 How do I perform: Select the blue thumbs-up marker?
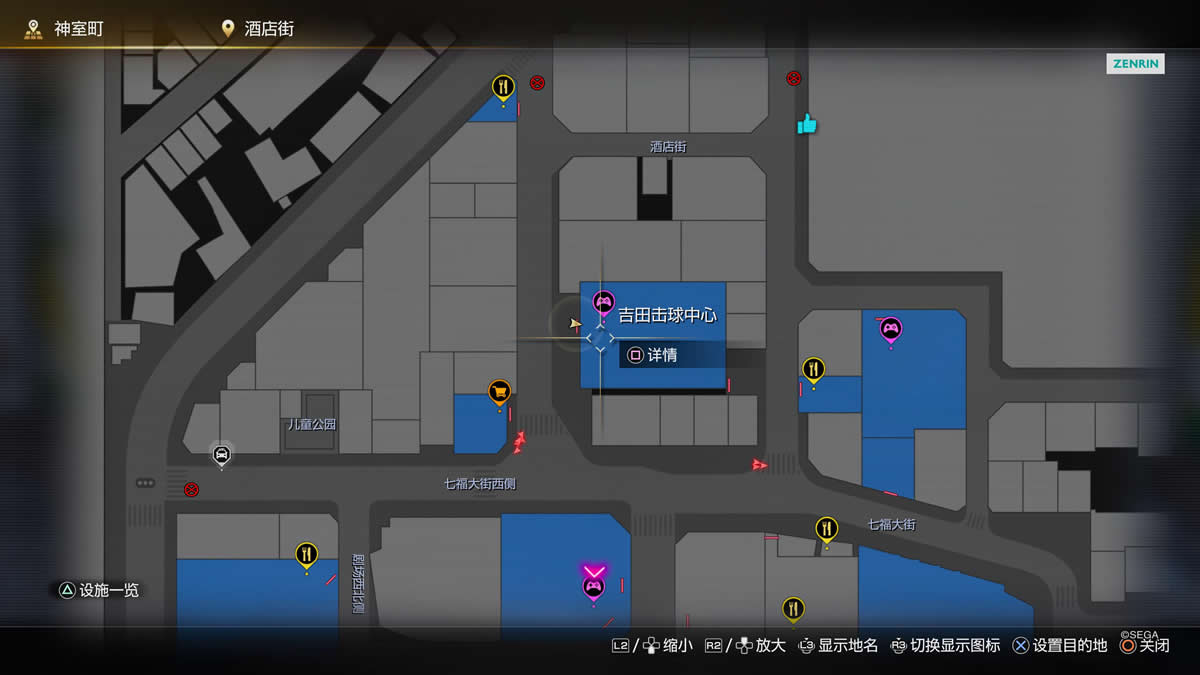click(807, 124)
